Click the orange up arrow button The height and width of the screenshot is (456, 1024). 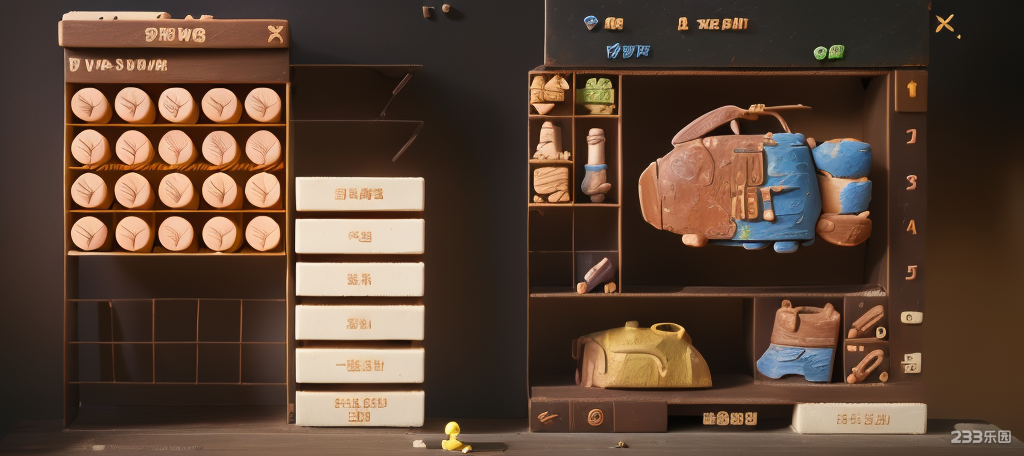pyautogui.click(x=911, y=89)
